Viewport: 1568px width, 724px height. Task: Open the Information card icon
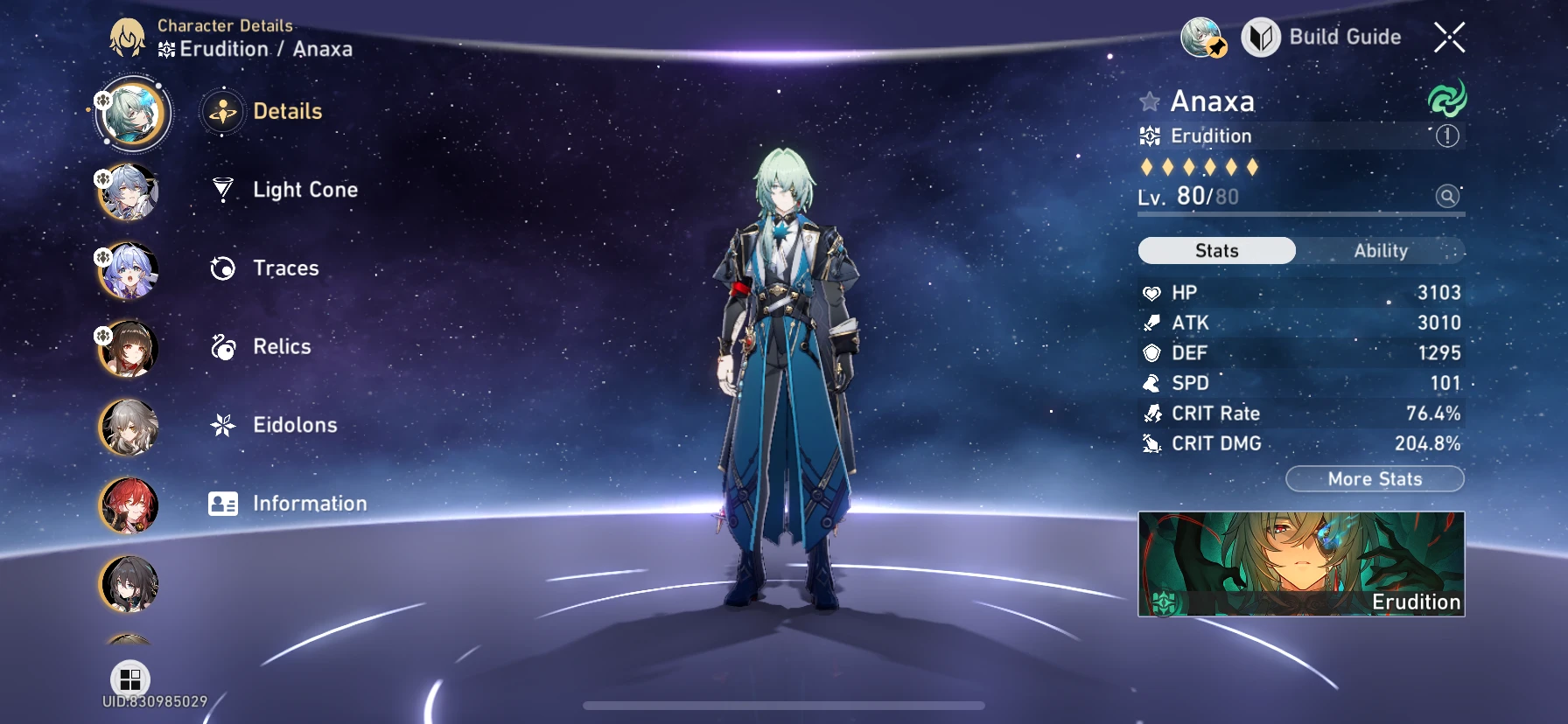click(224, 504)
